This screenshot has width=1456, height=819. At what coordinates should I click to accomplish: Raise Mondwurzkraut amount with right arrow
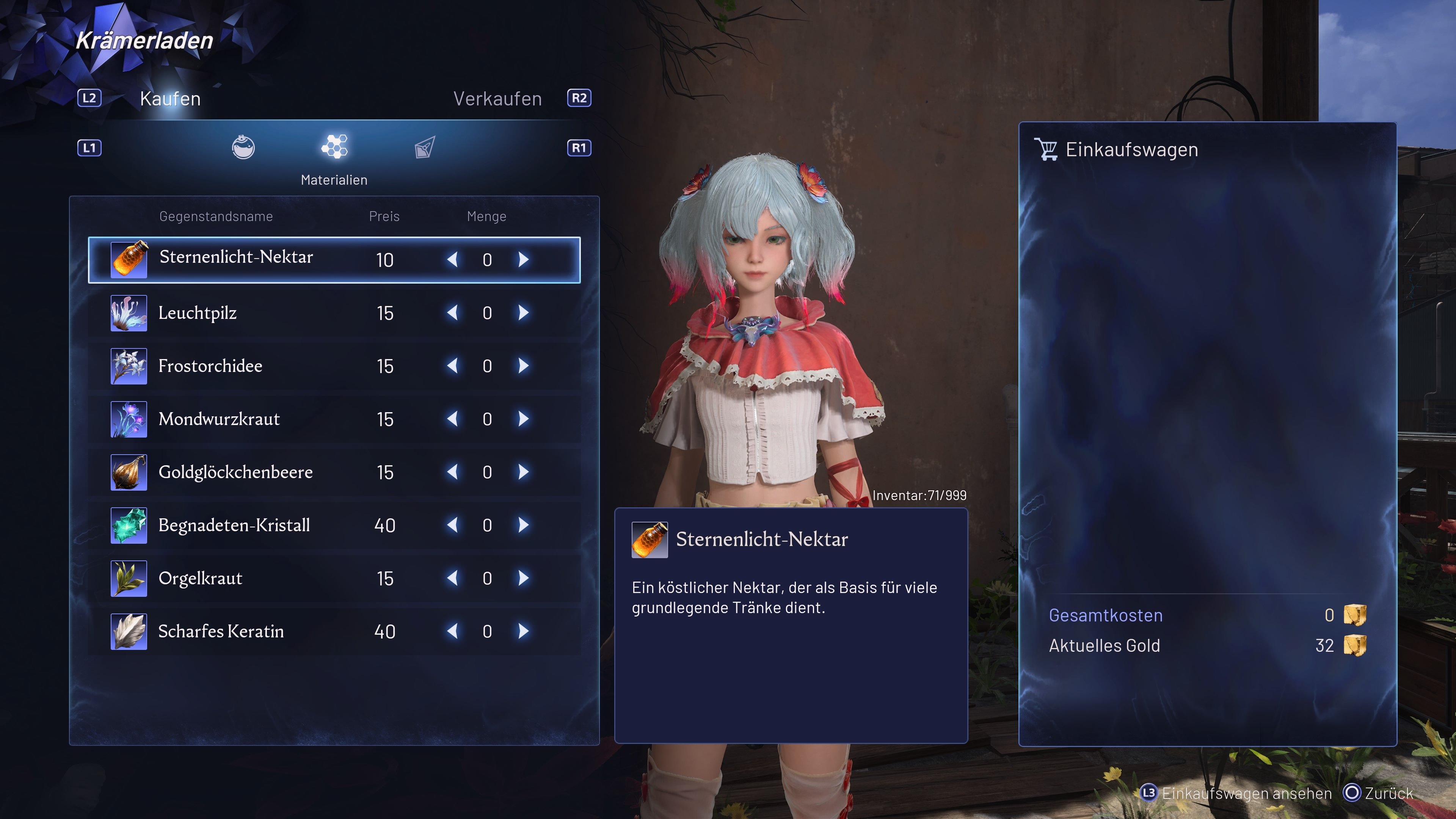click(x=523, y=419)
